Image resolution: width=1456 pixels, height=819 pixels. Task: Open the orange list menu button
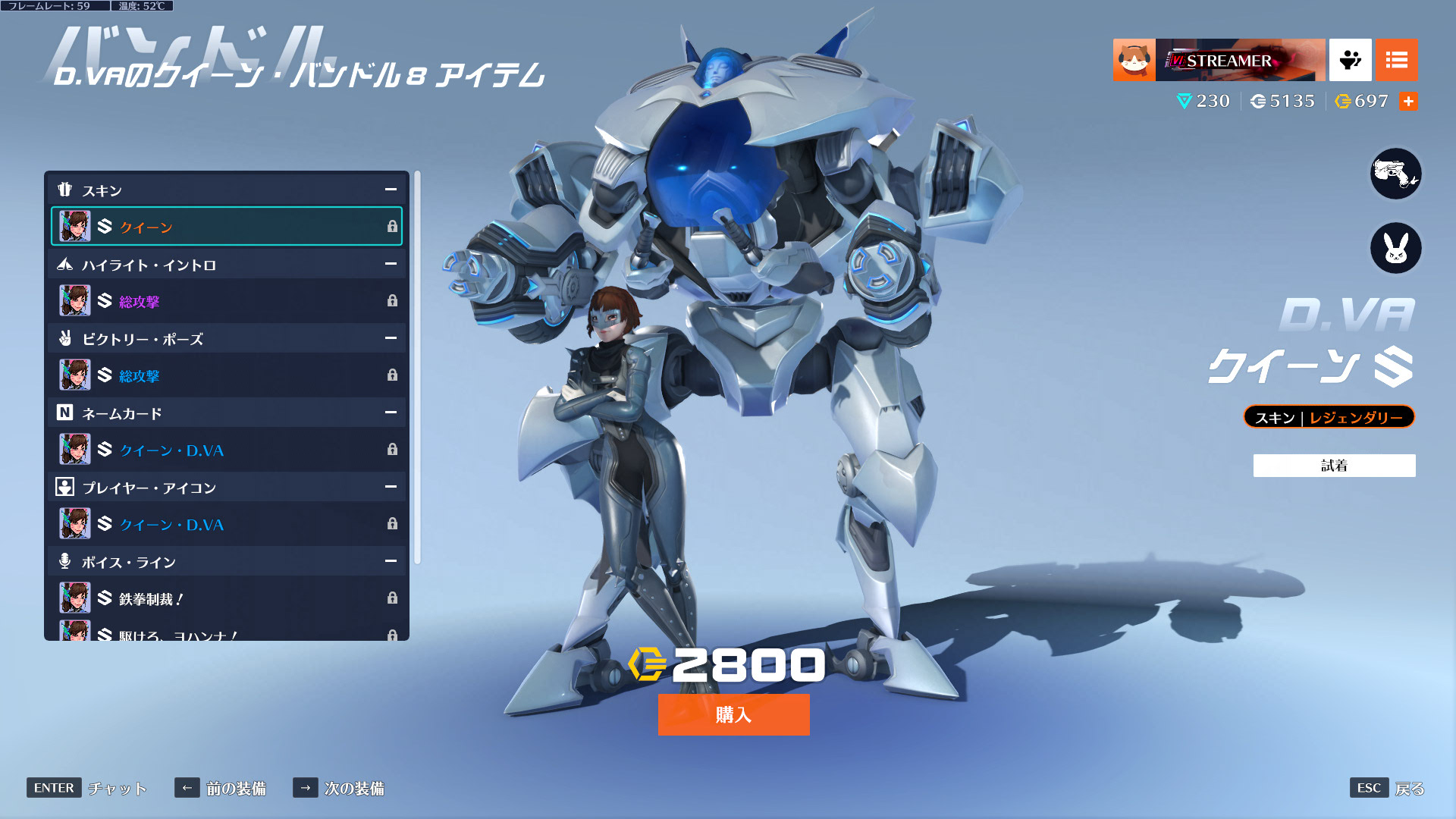tap(1396, 60)
